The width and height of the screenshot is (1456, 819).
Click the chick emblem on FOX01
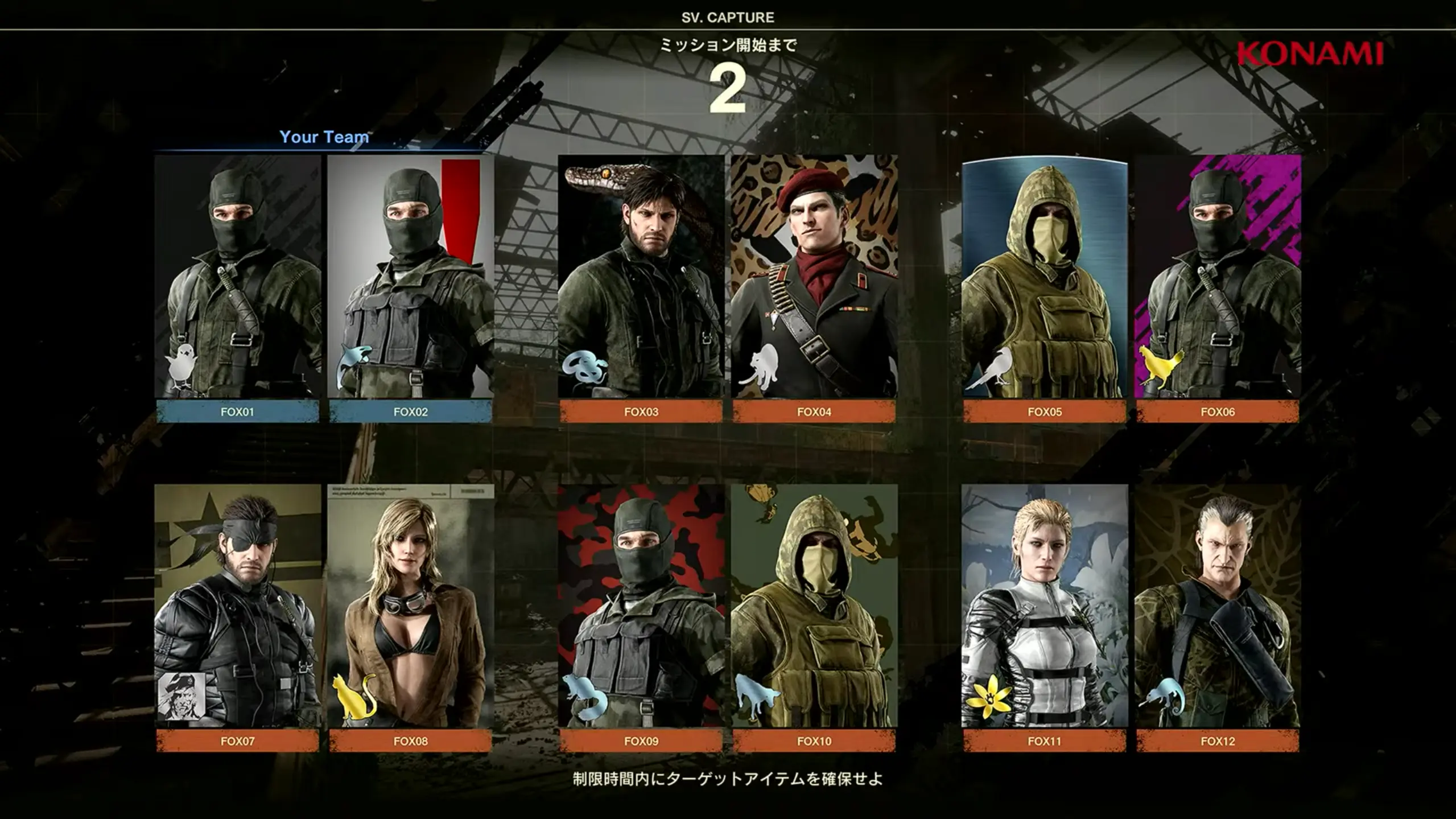coord(182,366)
